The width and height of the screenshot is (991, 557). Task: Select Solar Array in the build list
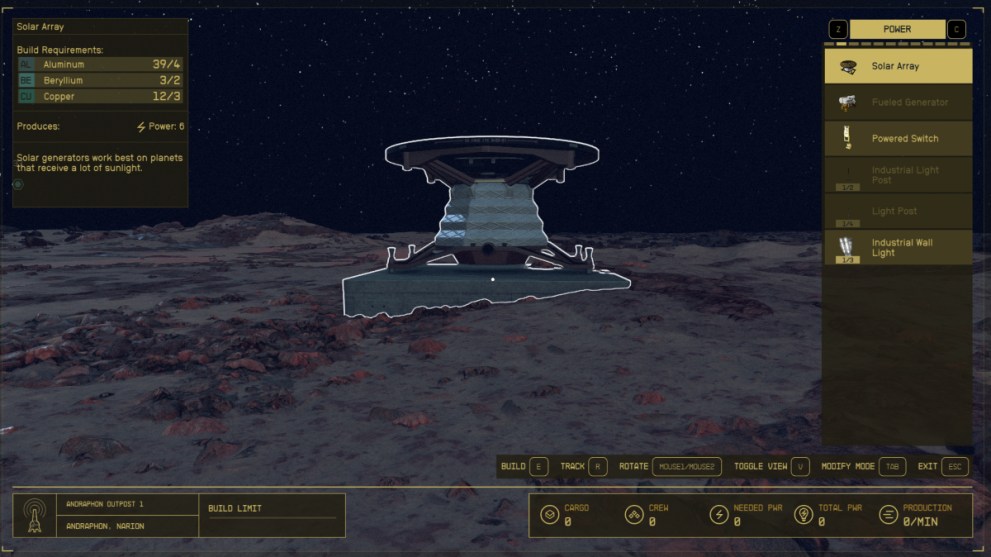tap(897, 66)
